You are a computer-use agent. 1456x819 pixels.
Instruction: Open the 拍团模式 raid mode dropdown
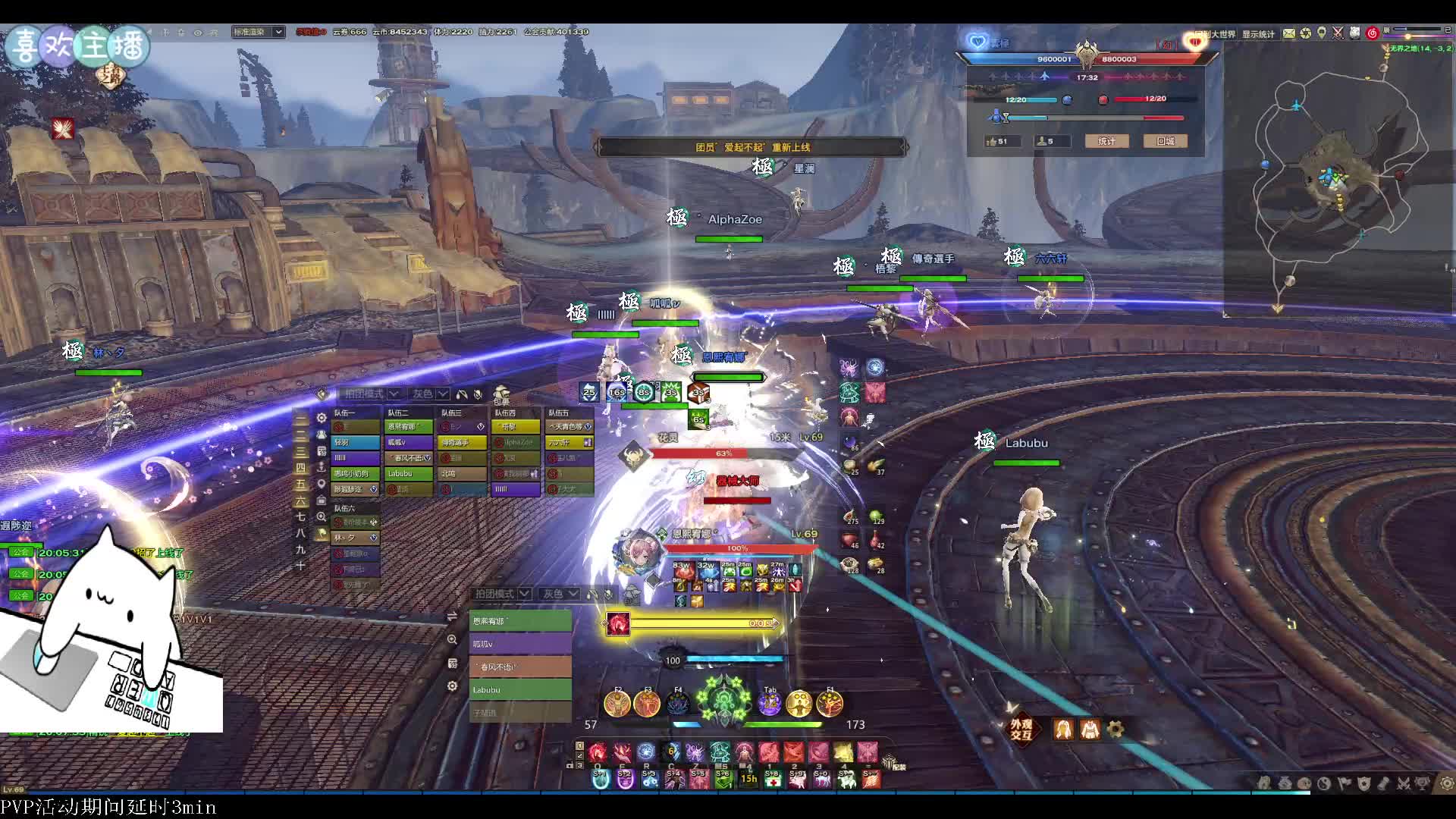[x=371, y=394]
